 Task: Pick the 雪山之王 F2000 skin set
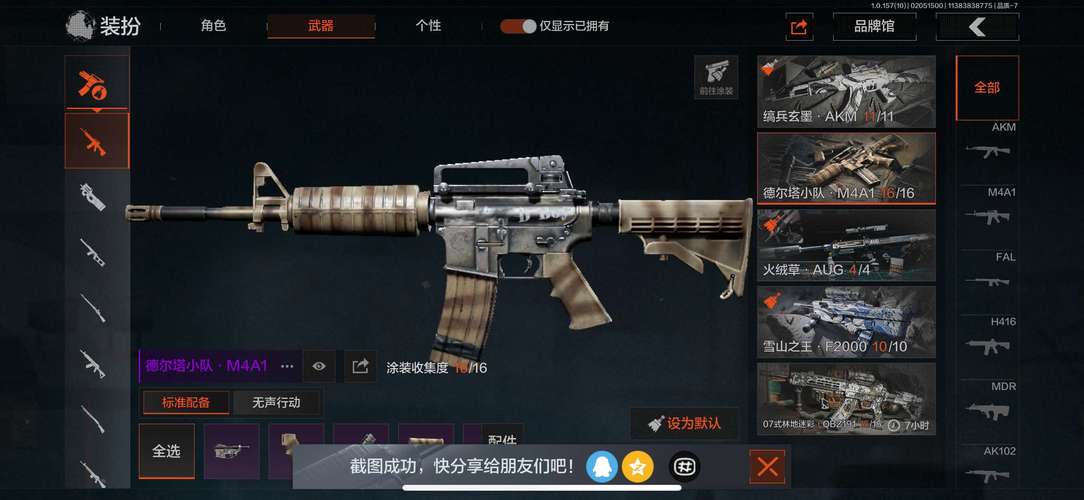846,322
